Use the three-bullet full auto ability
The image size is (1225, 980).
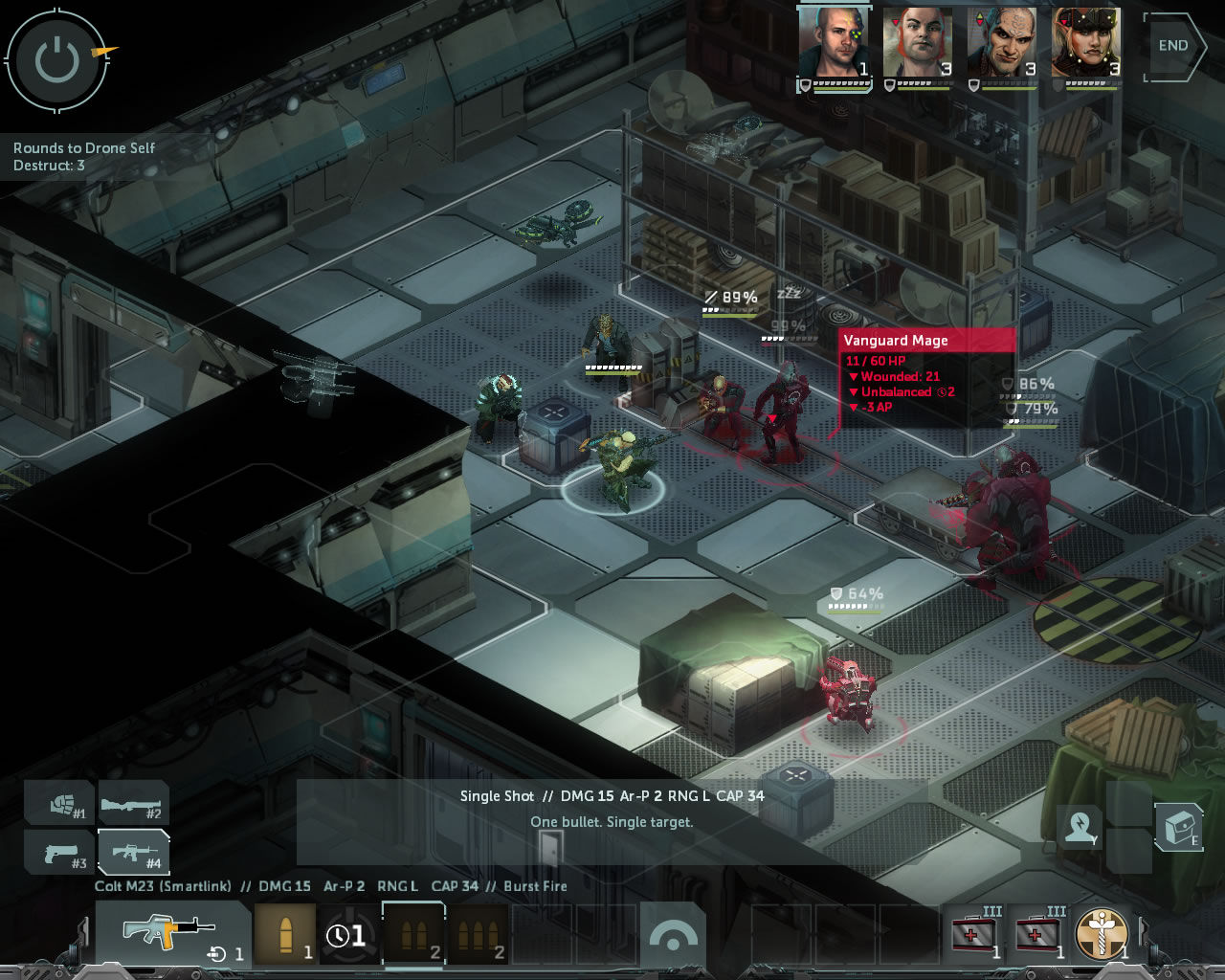tap(478, 933)
